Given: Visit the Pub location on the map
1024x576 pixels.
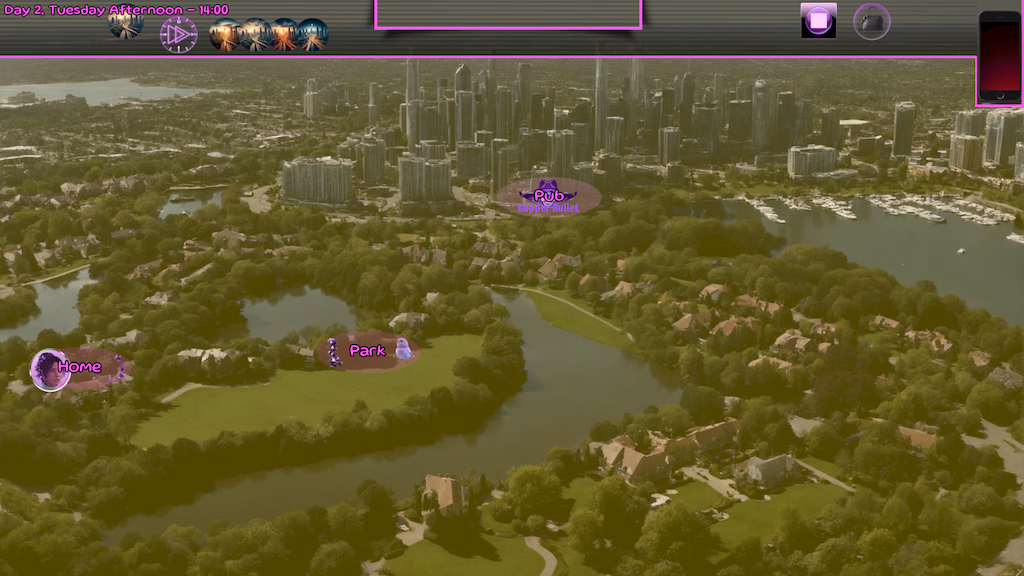Looking at the screenshot, I should (549, 197).
